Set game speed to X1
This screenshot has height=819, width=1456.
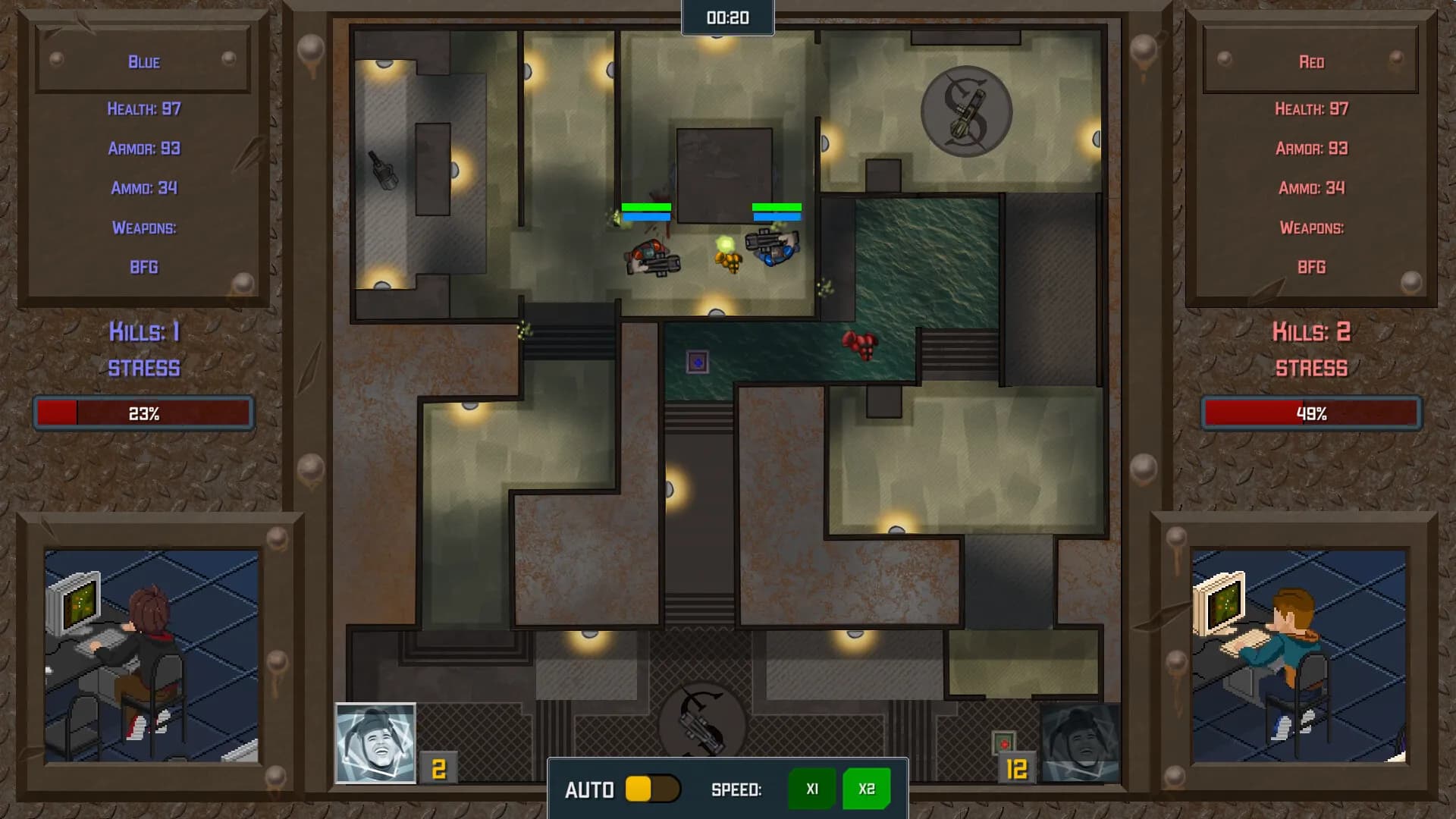811,789
